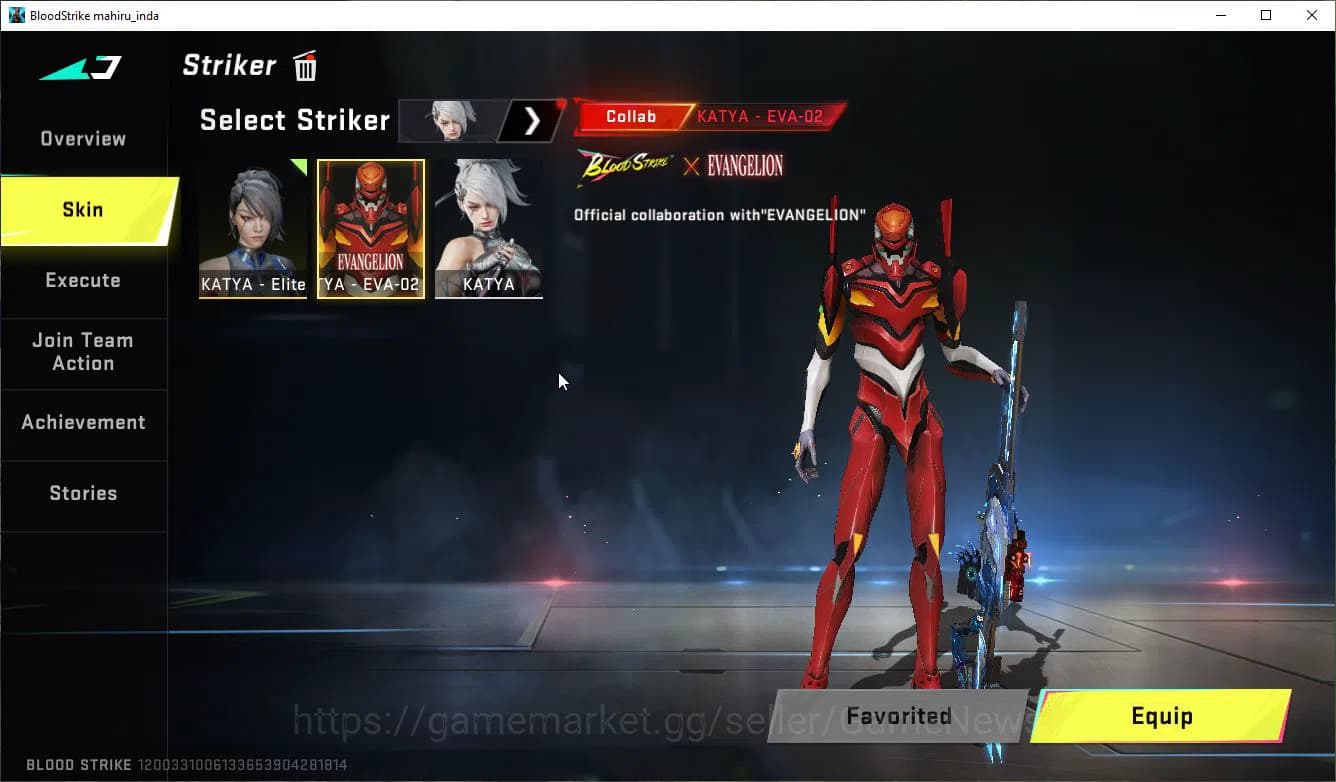This screenshot has width=1336, height=782.
Task: Open the Stories section
Action: (x=83, y=492)
